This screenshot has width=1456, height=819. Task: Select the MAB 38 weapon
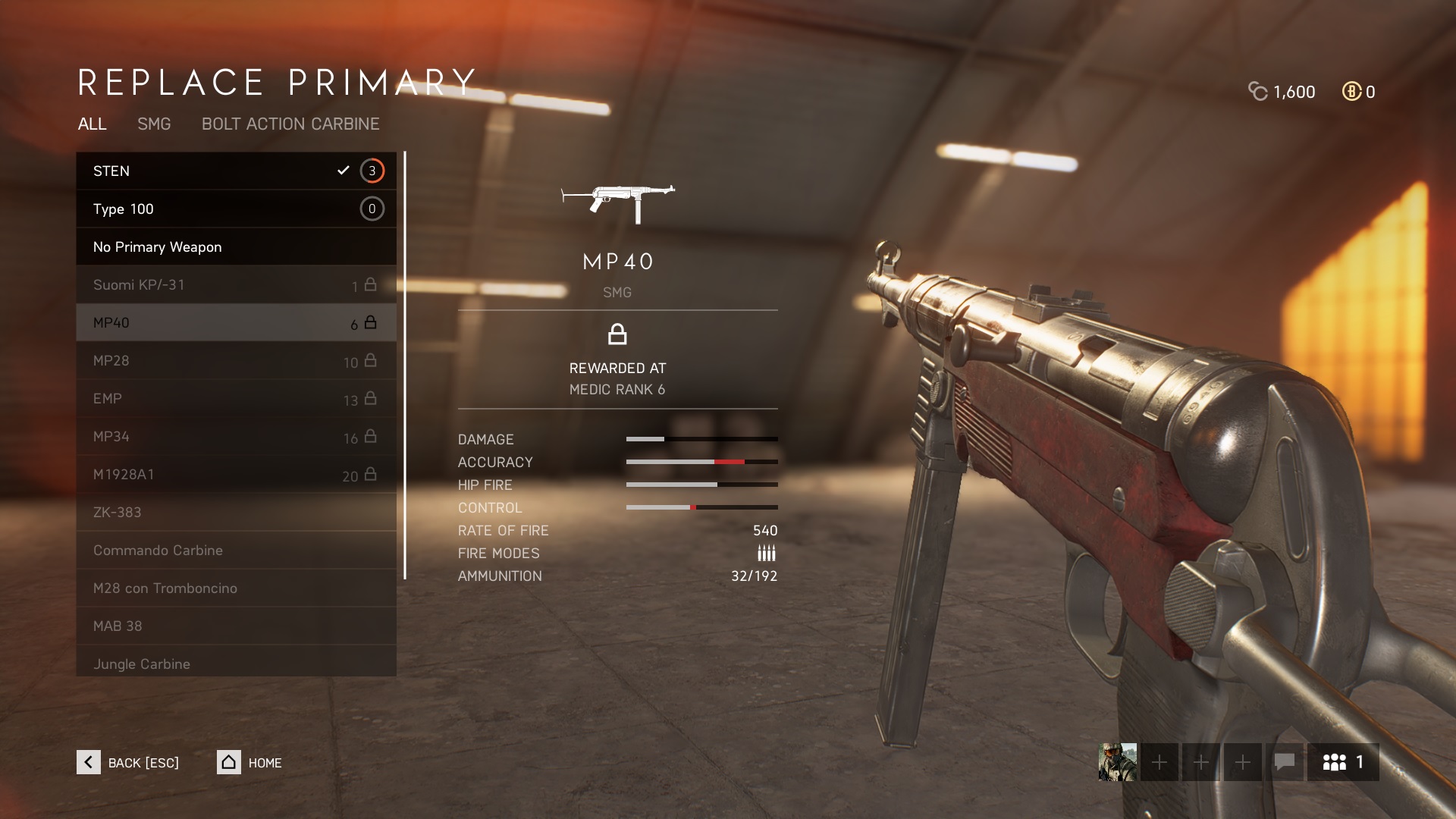(236, 626)
